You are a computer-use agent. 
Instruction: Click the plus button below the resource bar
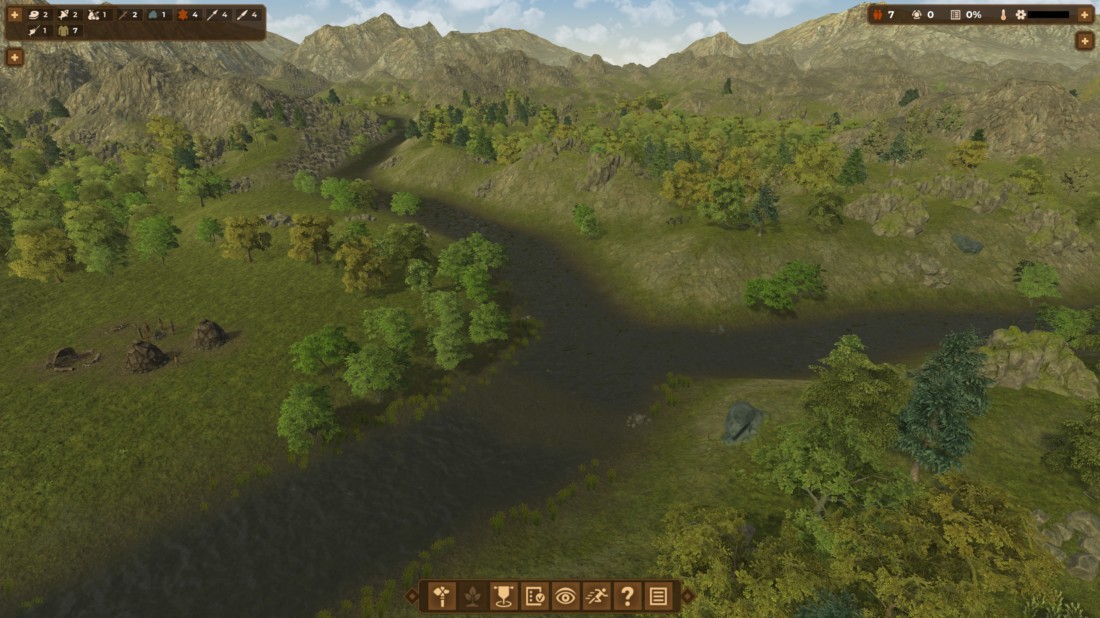[15, 57]
